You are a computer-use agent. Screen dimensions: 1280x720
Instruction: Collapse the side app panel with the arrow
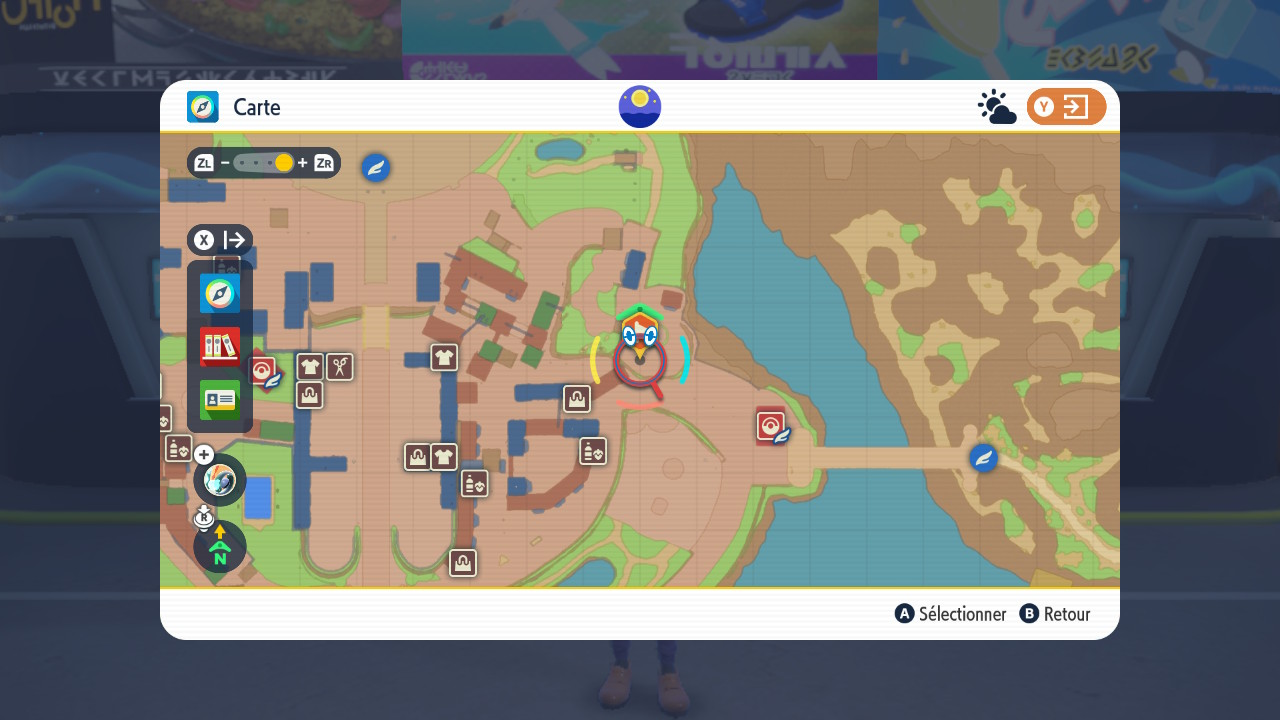tap(220, 240)
